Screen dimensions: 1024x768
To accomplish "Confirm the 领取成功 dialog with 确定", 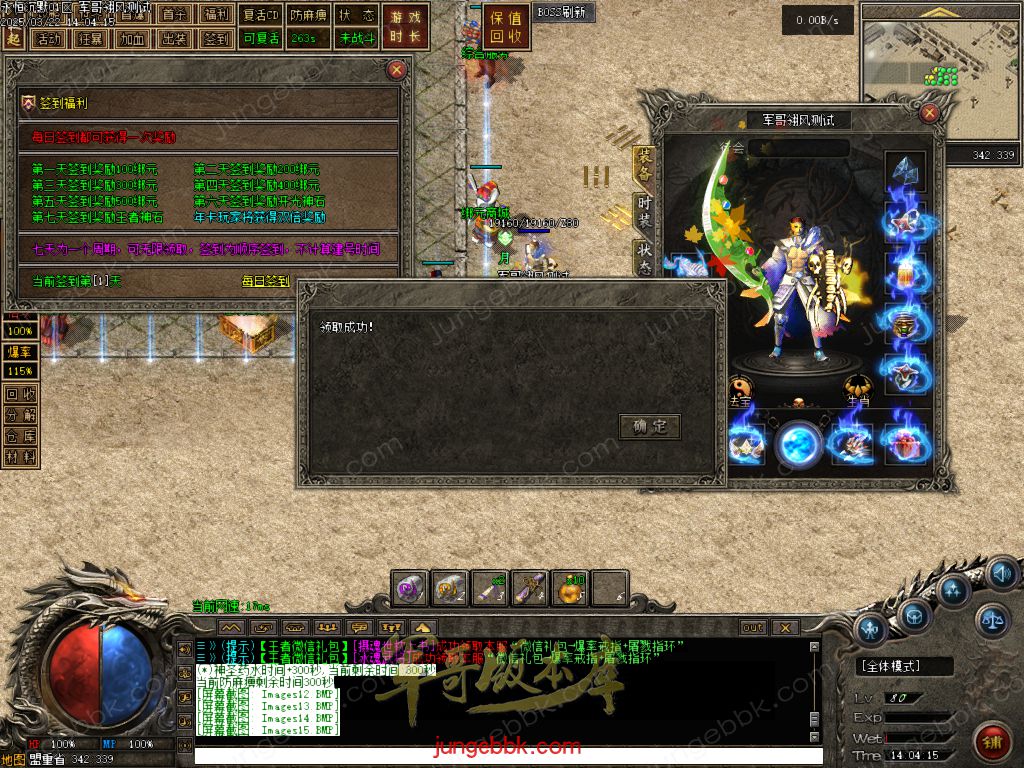I will point(650,427).
